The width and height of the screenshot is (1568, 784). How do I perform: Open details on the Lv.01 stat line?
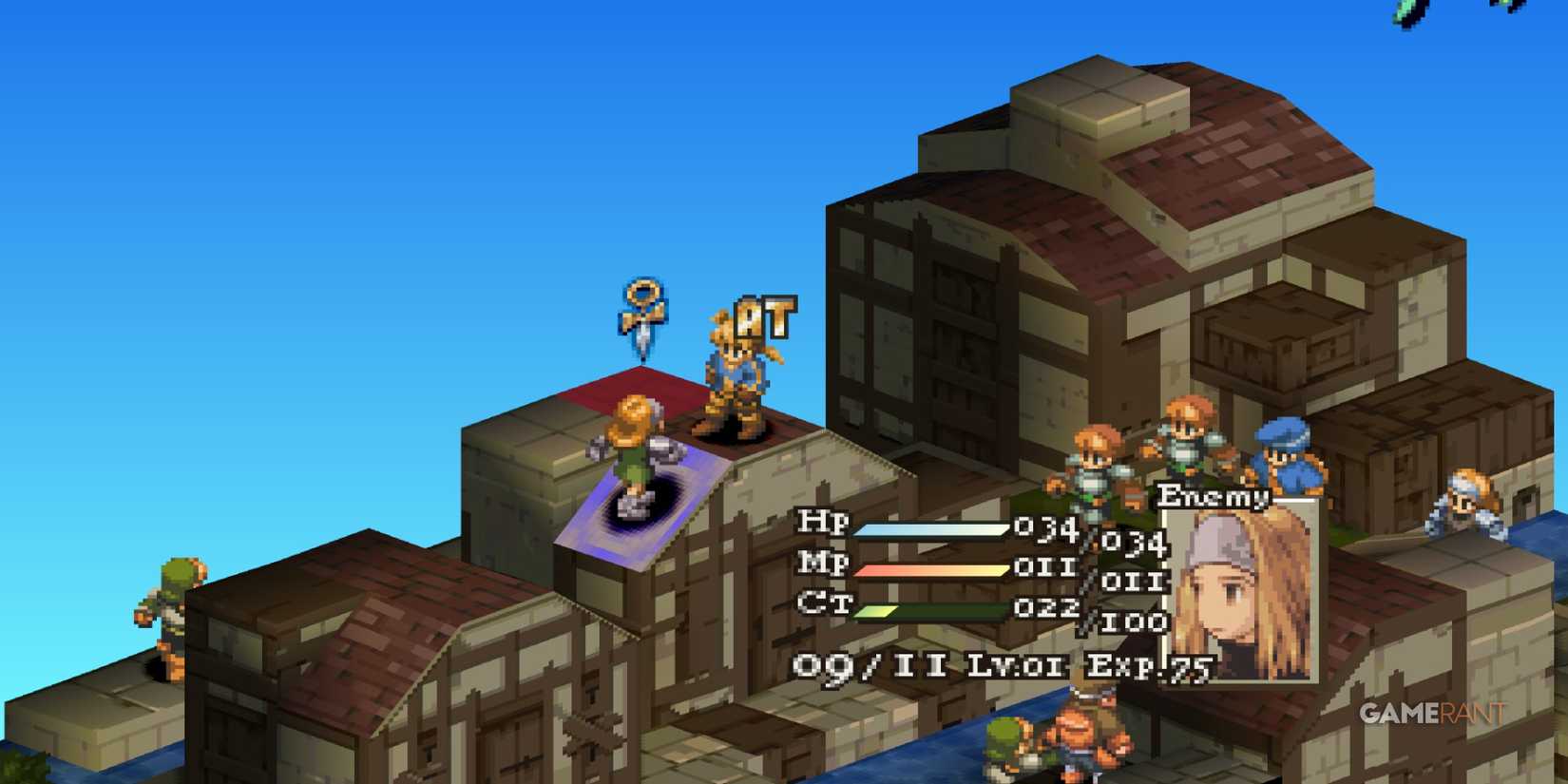[1017, 665]
